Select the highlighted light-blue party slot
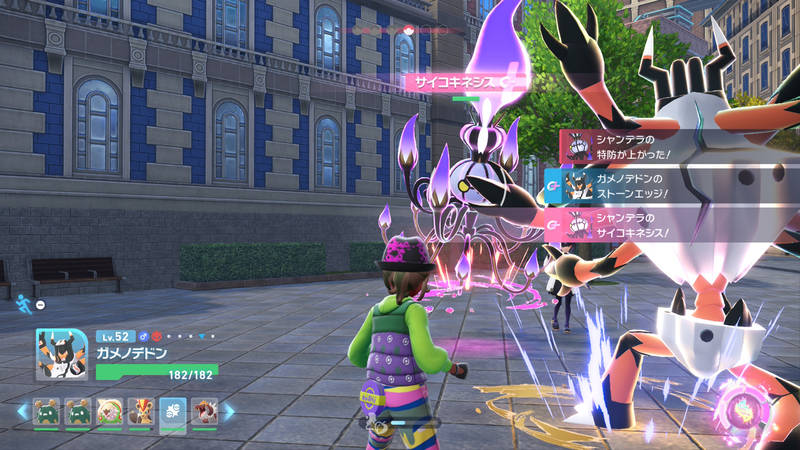 coord(172,412)
